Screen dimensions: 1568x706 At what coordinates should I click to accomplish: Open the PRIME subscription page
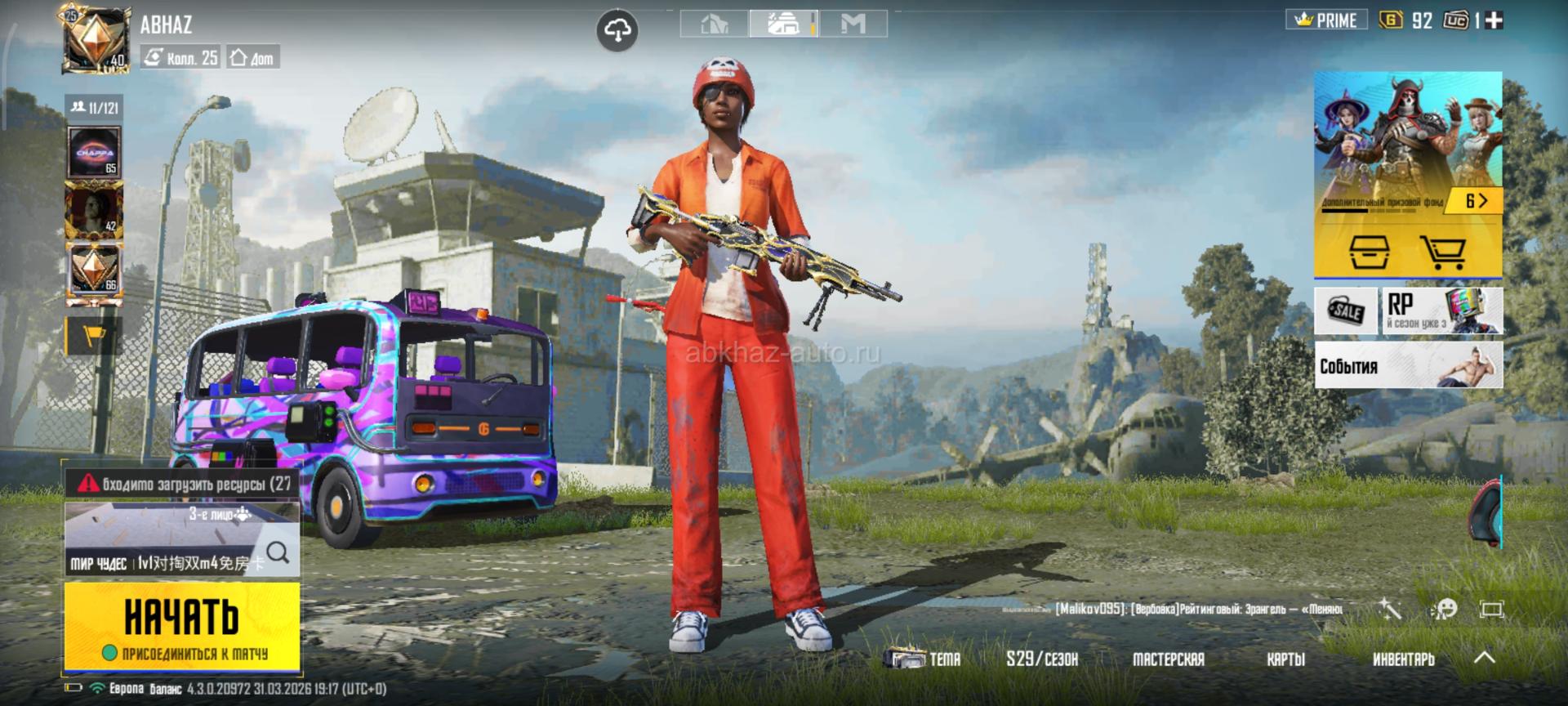click(1326, 20)
